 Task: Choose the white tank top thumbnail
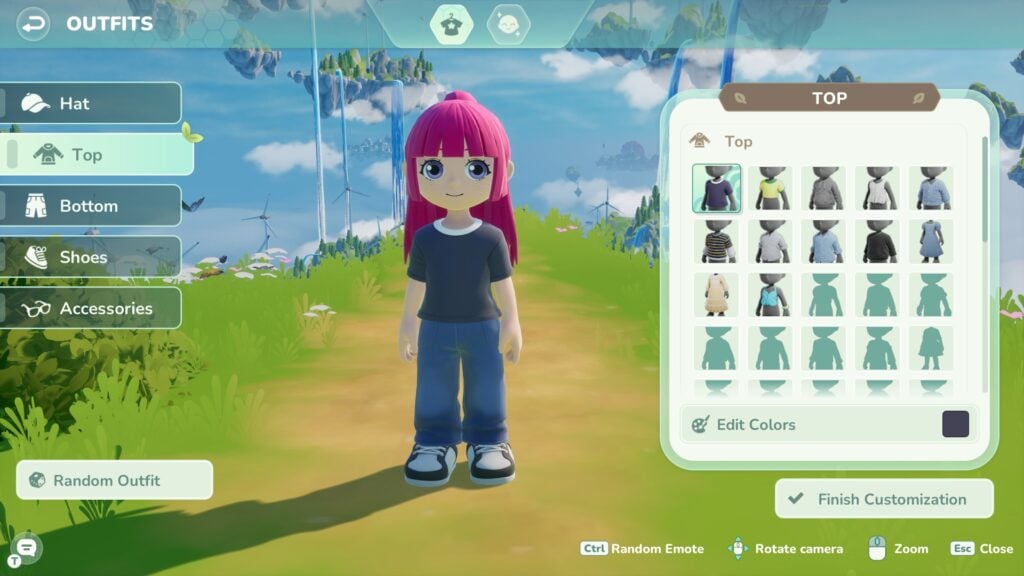tap(878, 188)
